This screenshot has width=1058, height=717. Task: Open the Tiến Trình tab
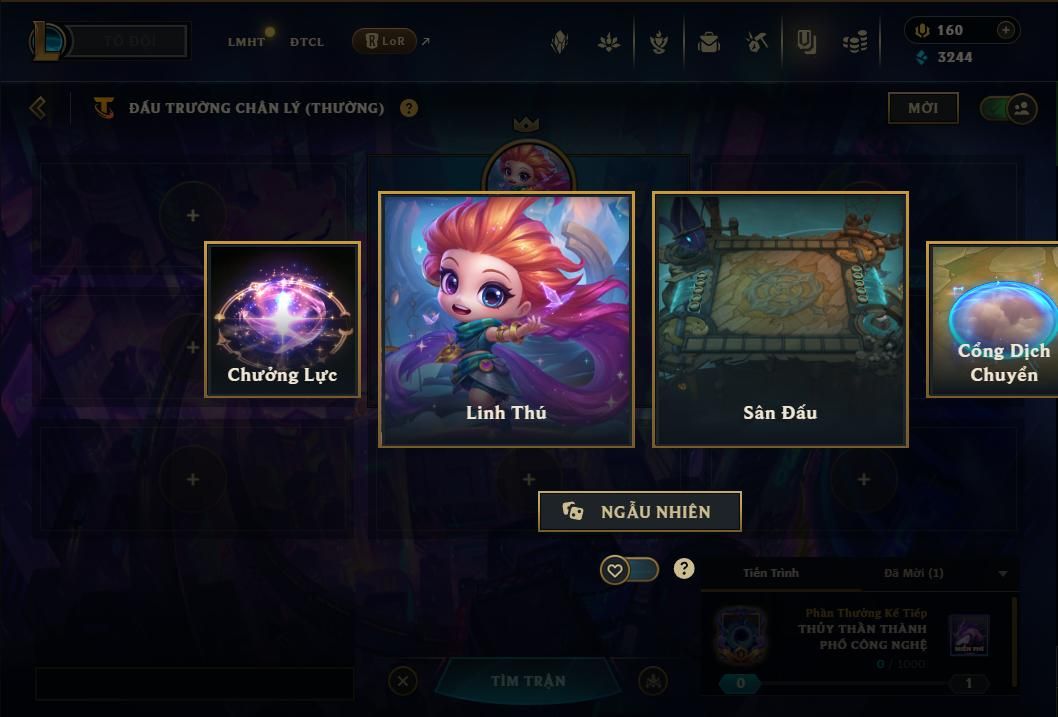(x=771, y=573)
